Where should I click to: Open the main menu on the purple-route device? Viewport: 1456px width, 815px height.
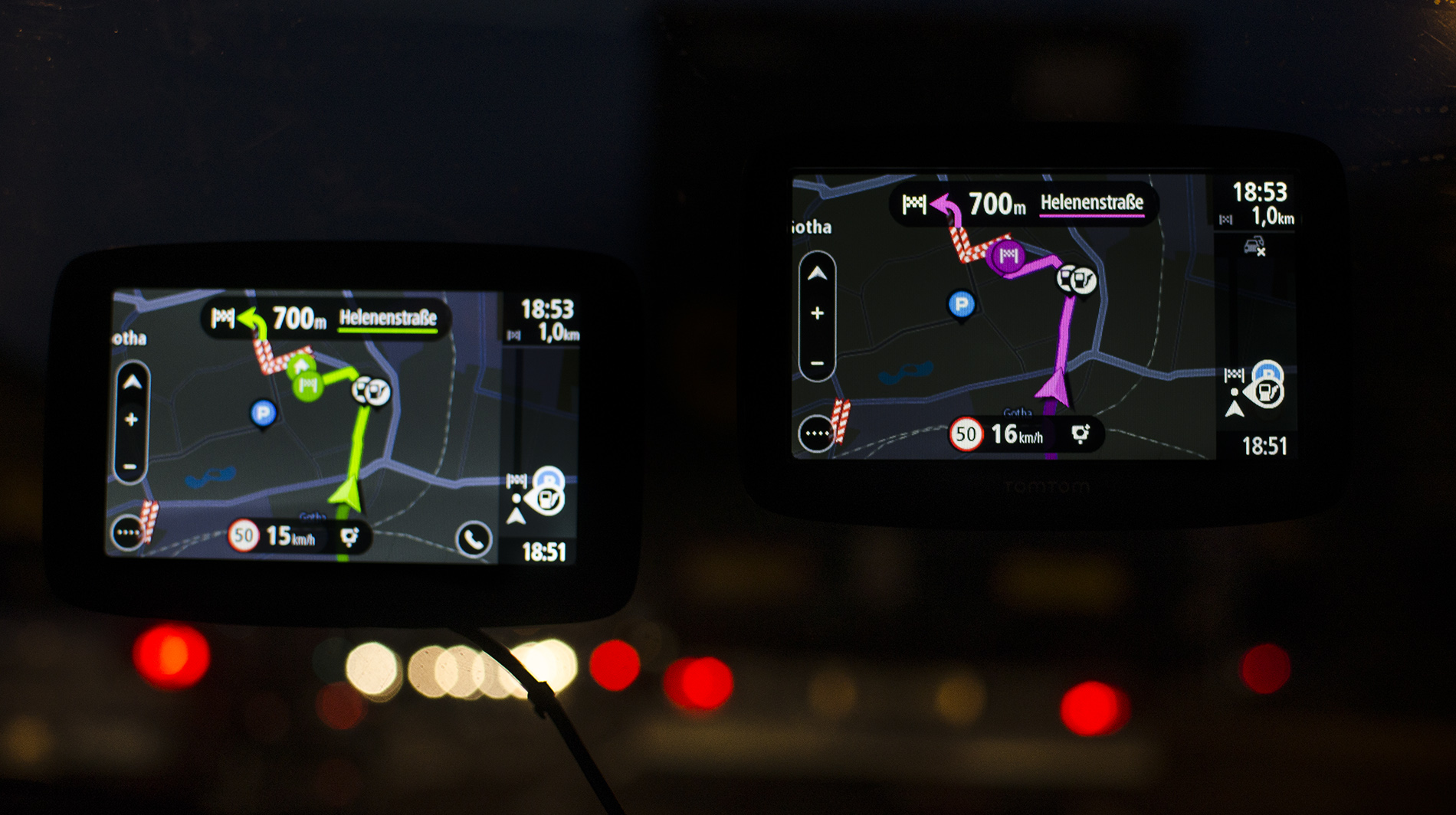pos(815,434)
